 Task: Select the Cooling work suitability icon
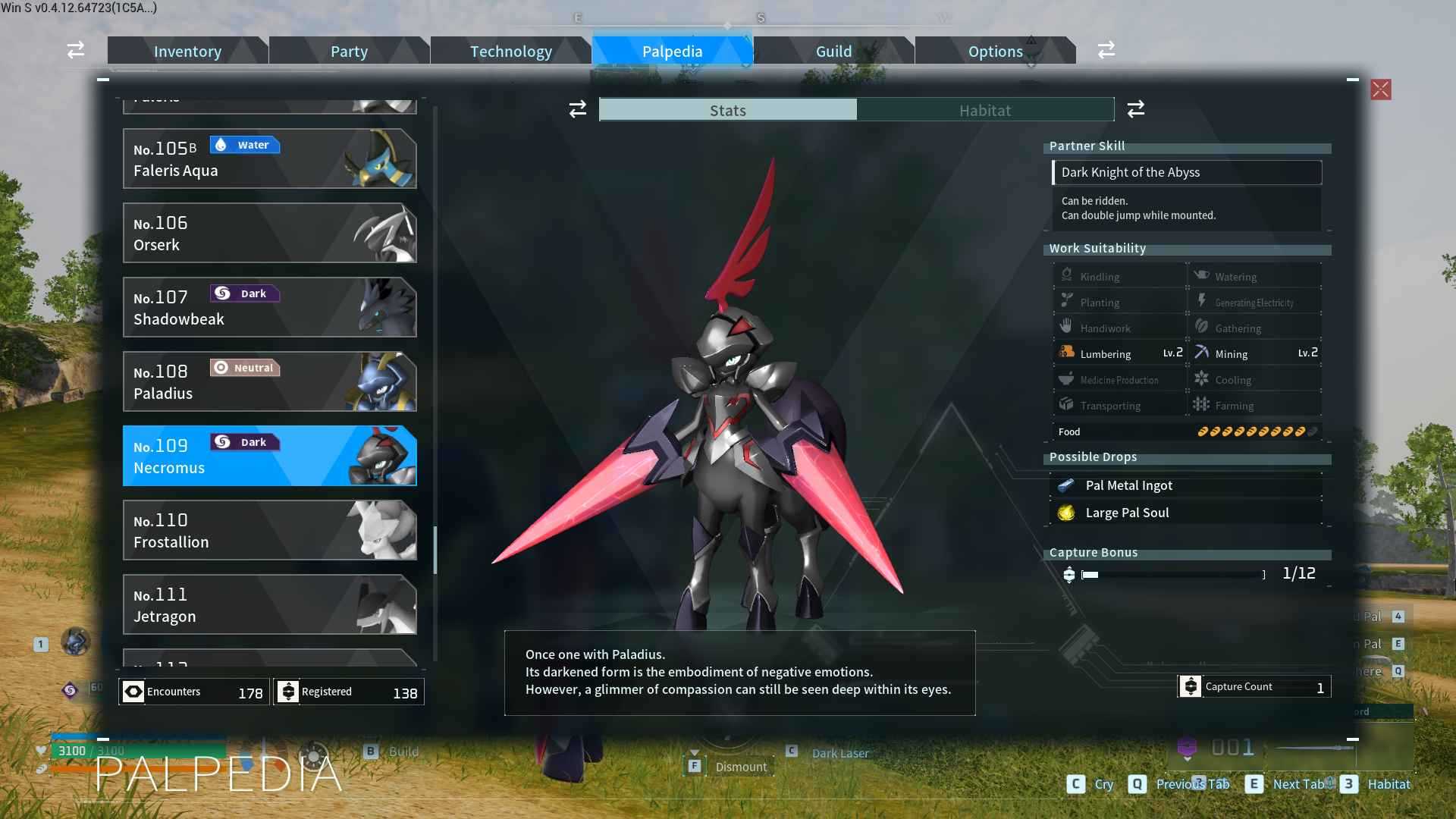[1203, 378]
